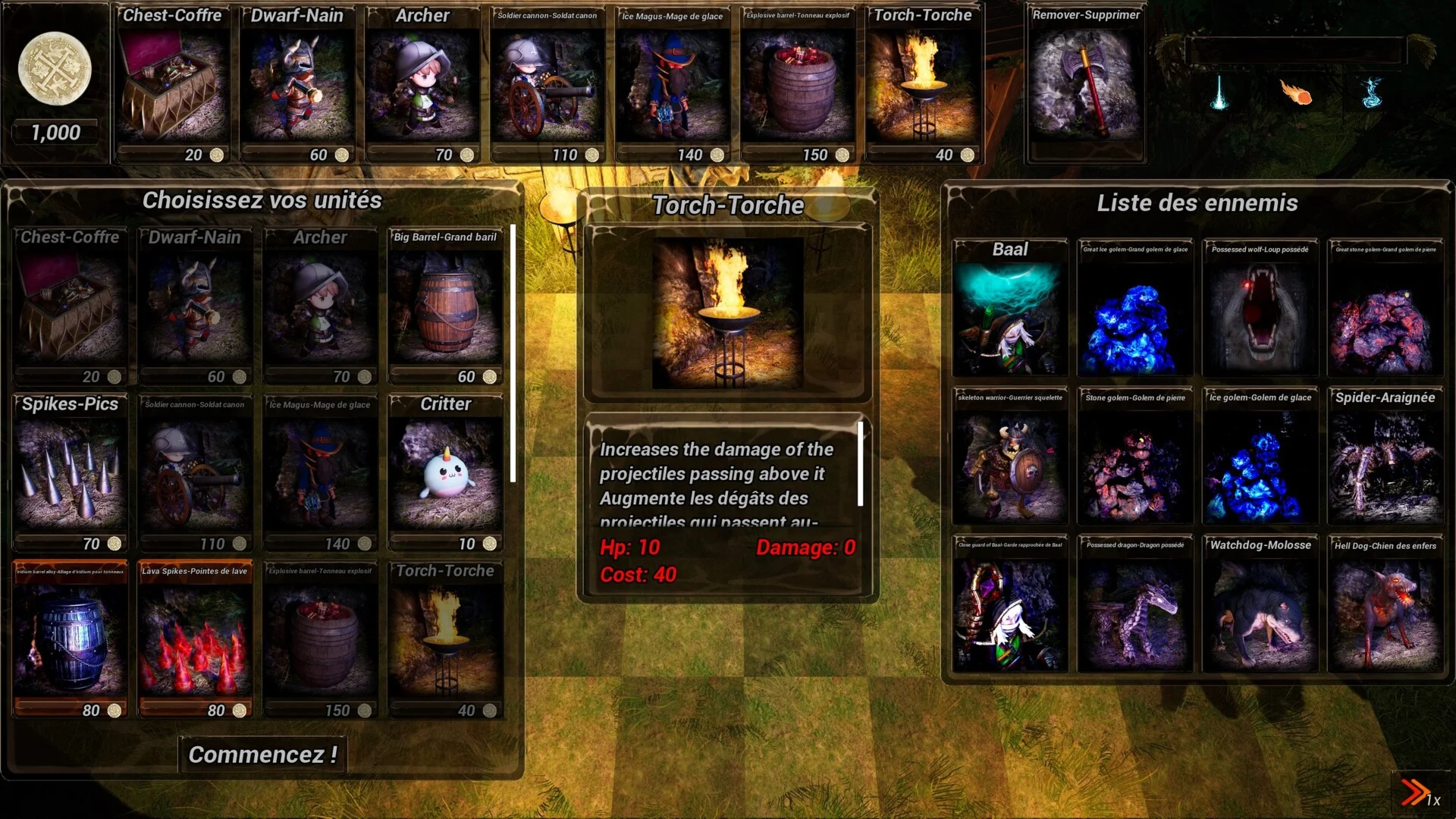Click the Great ice golem enemy card
Screen dimensions: 1456x819
[1134, 309]
